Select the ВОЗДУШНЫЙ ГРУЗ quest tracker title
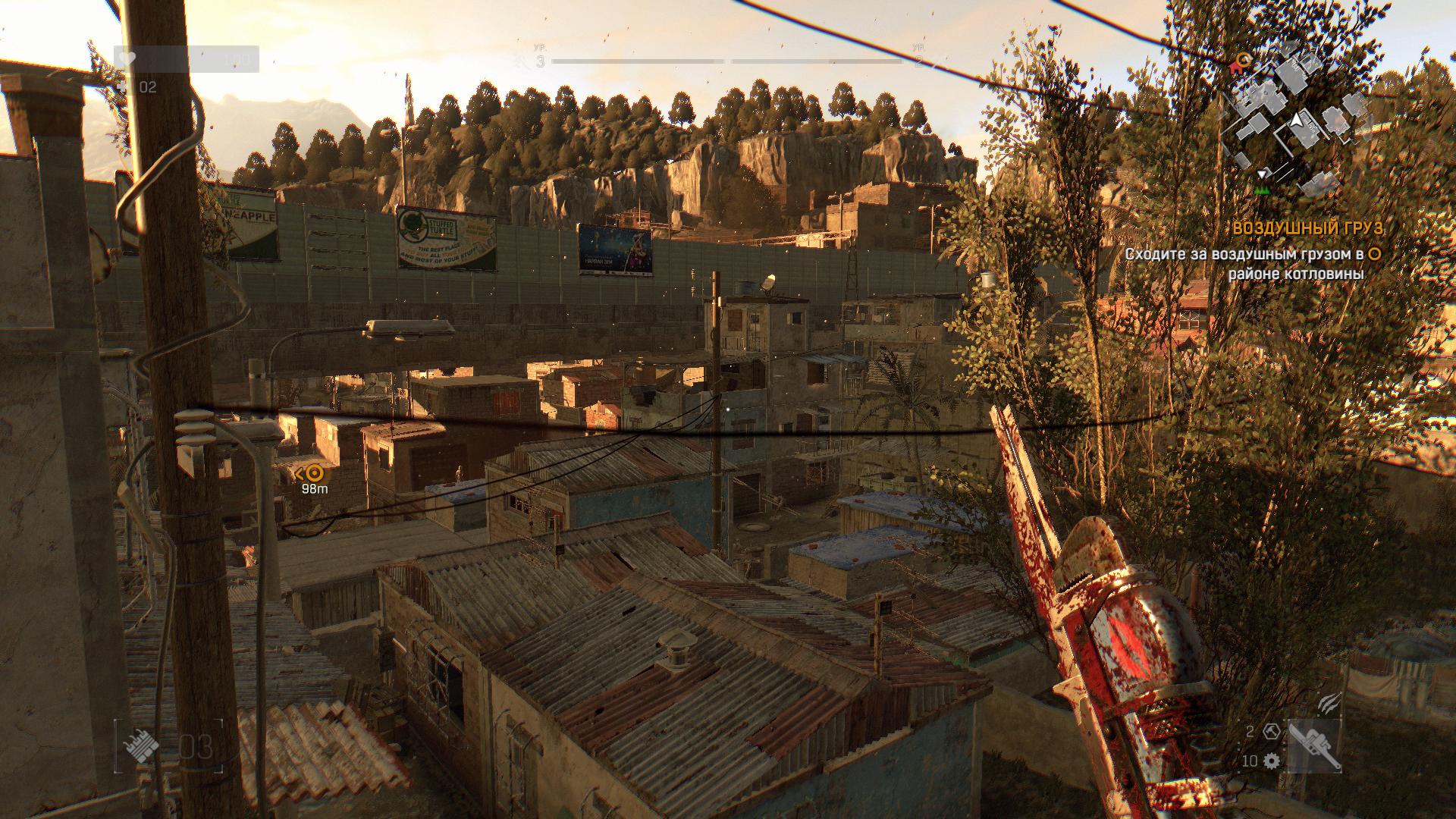This screenshot has height=819, width=1456. click(x=1297, y=229)
